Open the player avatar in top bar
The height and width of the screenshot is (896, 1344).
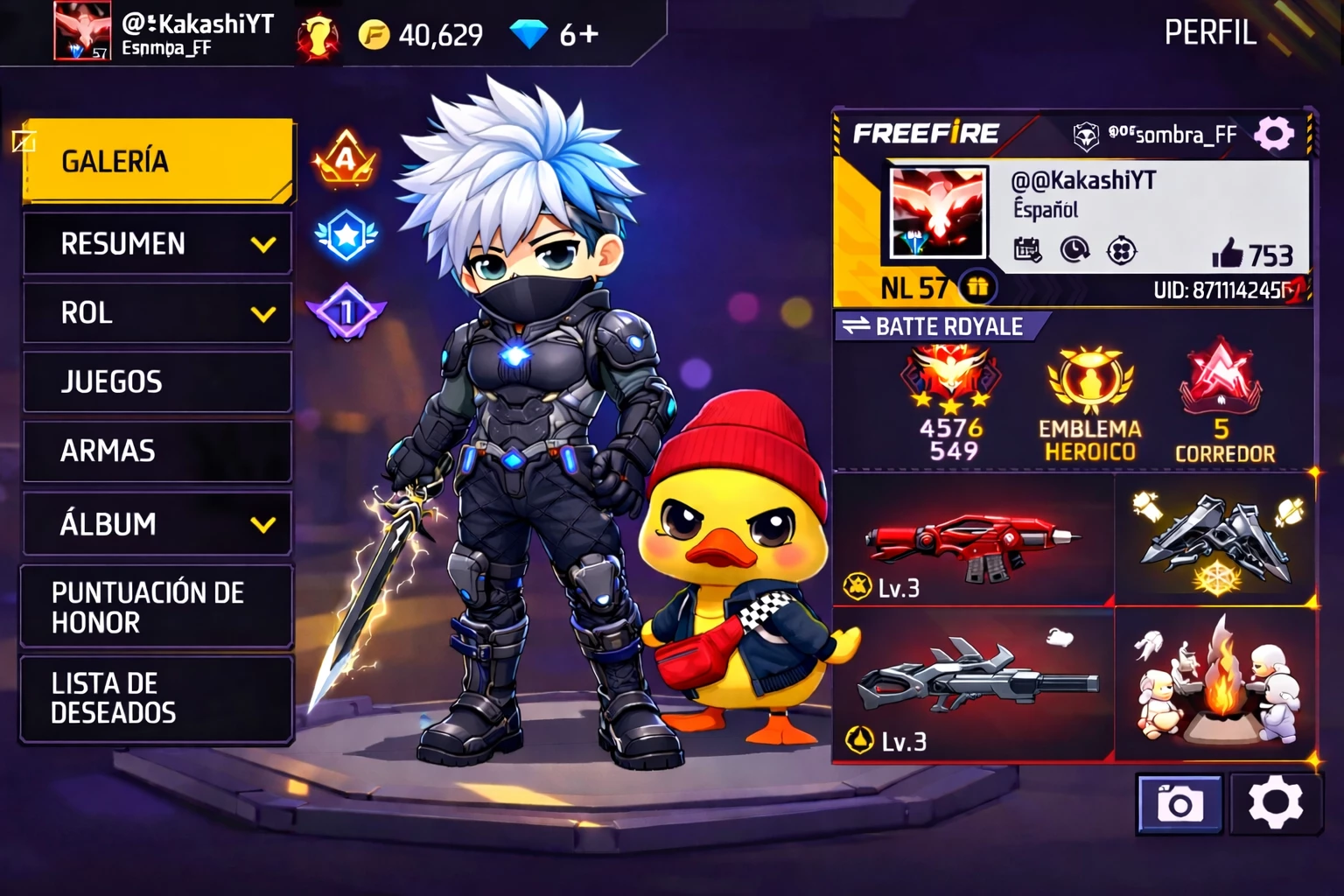coord(82,31)
